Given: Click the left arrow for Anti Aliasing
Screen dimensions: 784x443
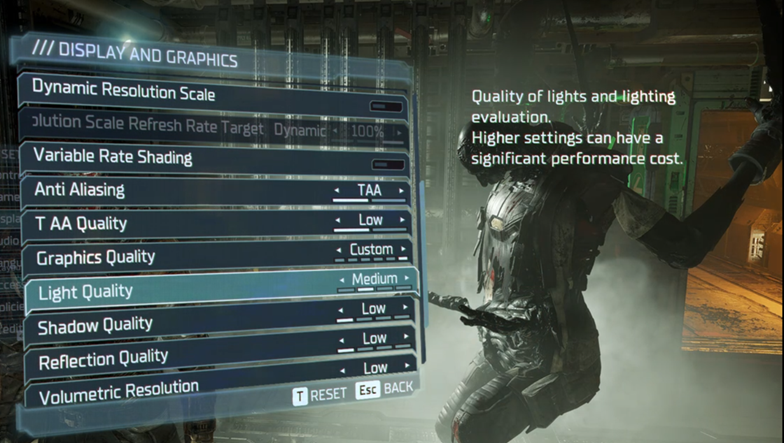Looking at the screenshot, I should (x=336, y=190).
